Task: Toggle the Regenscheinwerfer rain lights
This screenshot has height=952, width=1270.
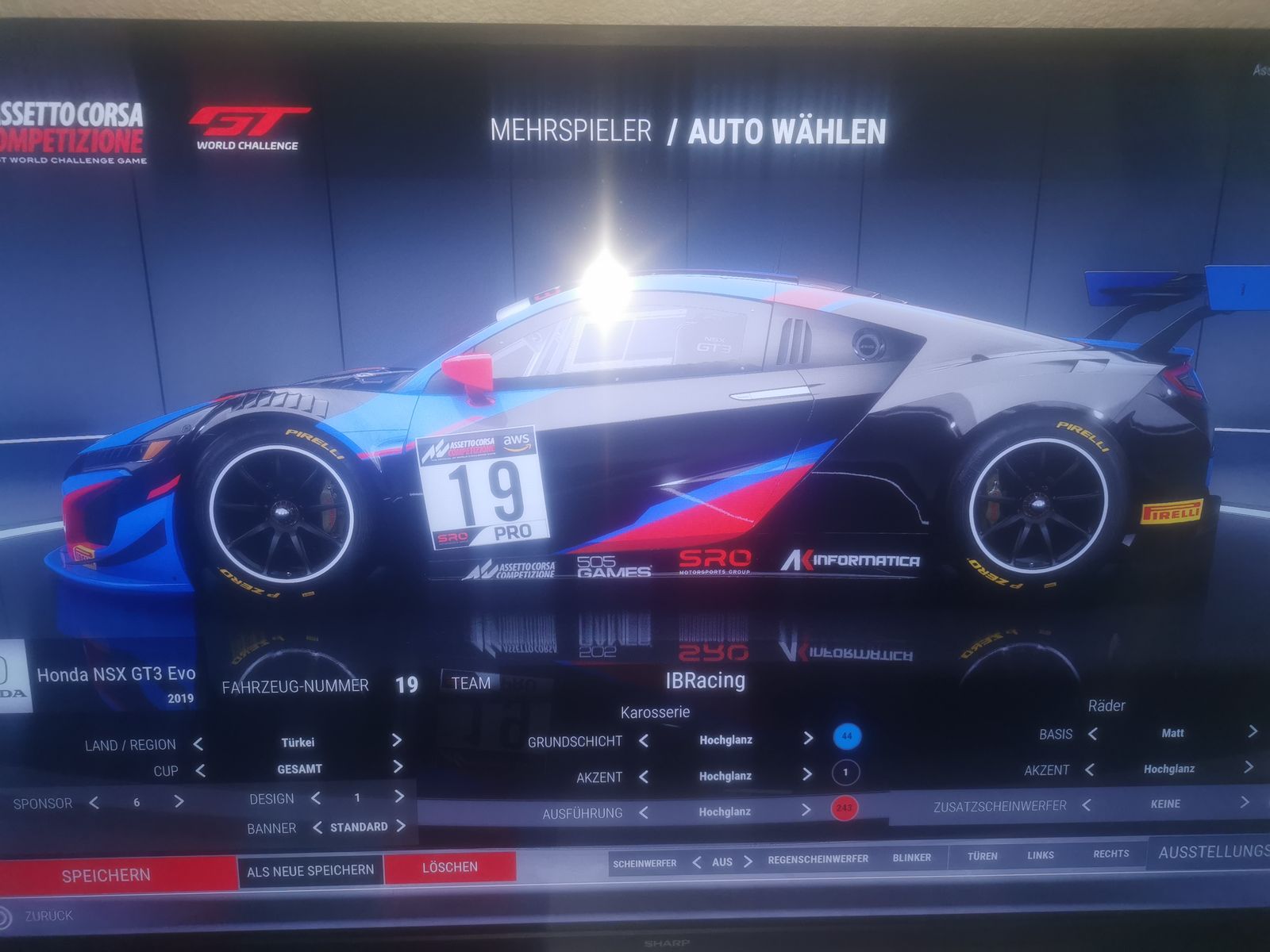Action: (x=818, y=859)
